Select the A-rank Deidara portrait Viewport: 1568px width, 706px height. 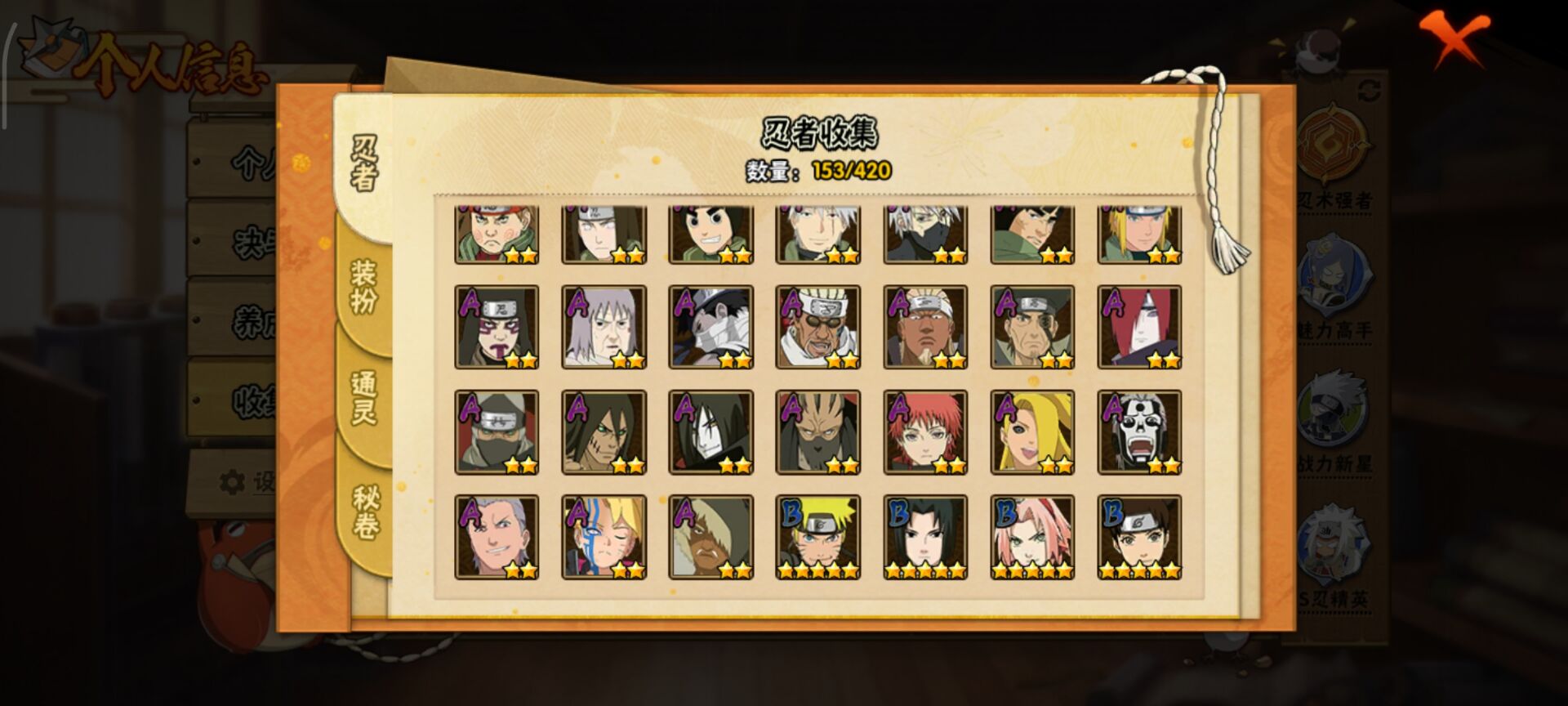tap(1032, 432)
